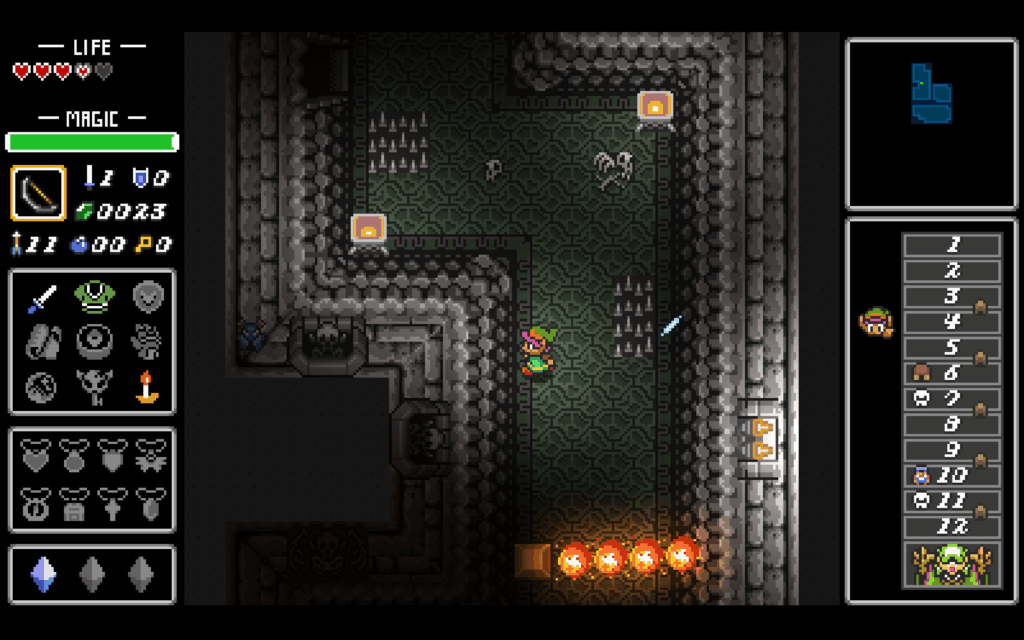Click the dungeon minimap
The width and height of the screenshot is (1024, 640).
pyautogui.click(x=931, y=123)
